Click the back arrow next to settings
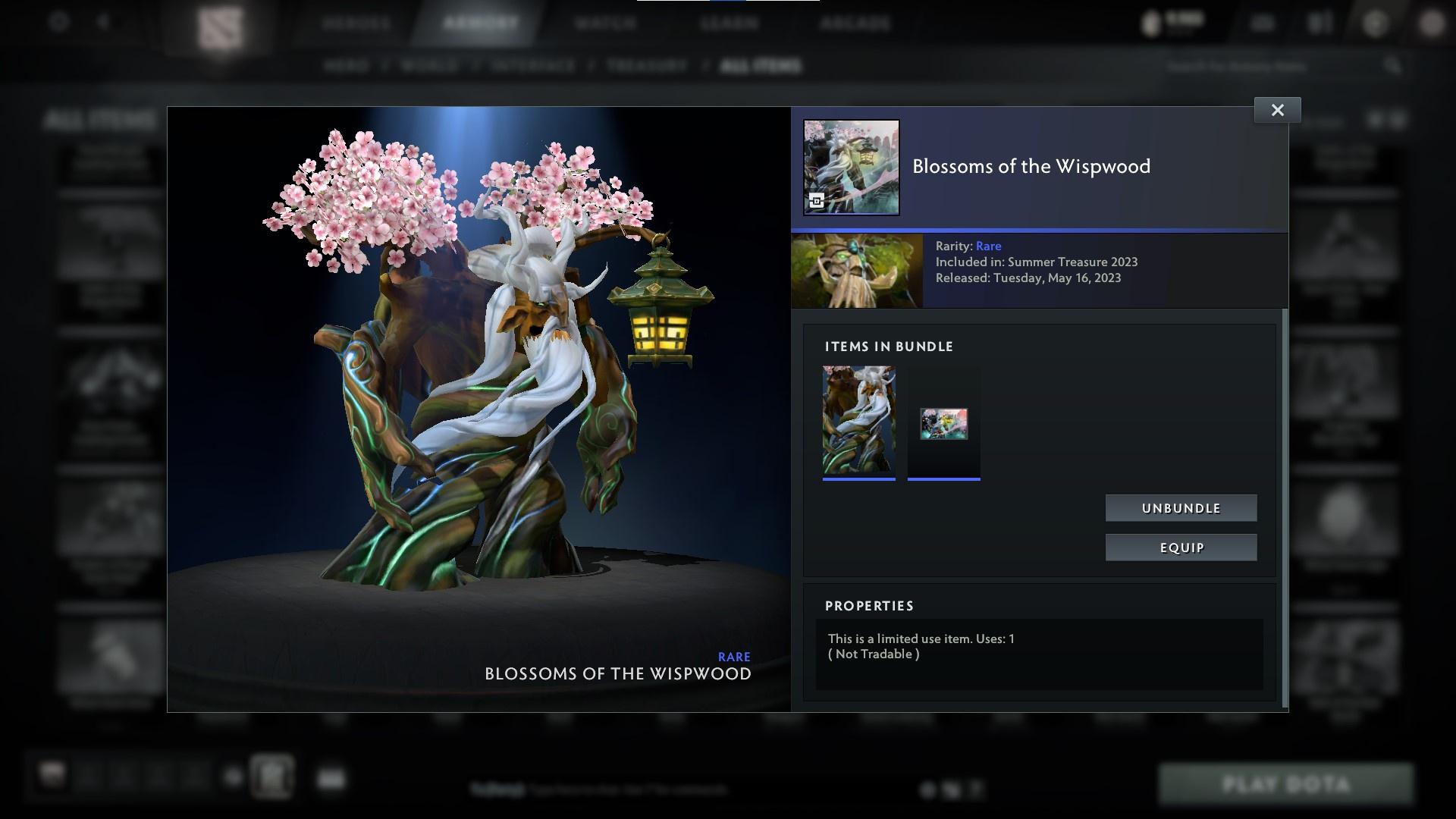1456x819 pixels. [x=102, y=21]
